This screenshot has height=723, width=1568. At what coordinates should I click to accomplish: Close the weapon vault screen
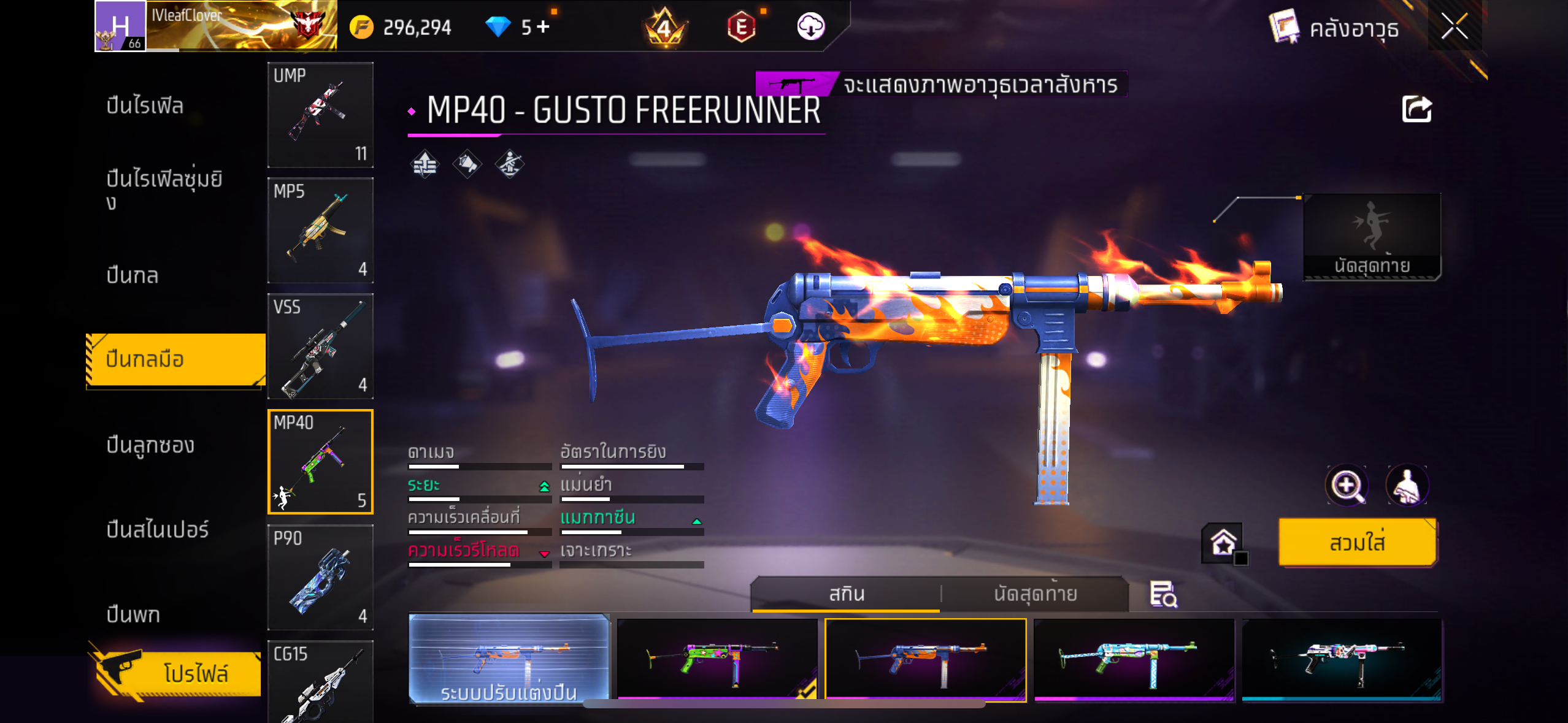pyautogui.click(x=1454, y=27)
